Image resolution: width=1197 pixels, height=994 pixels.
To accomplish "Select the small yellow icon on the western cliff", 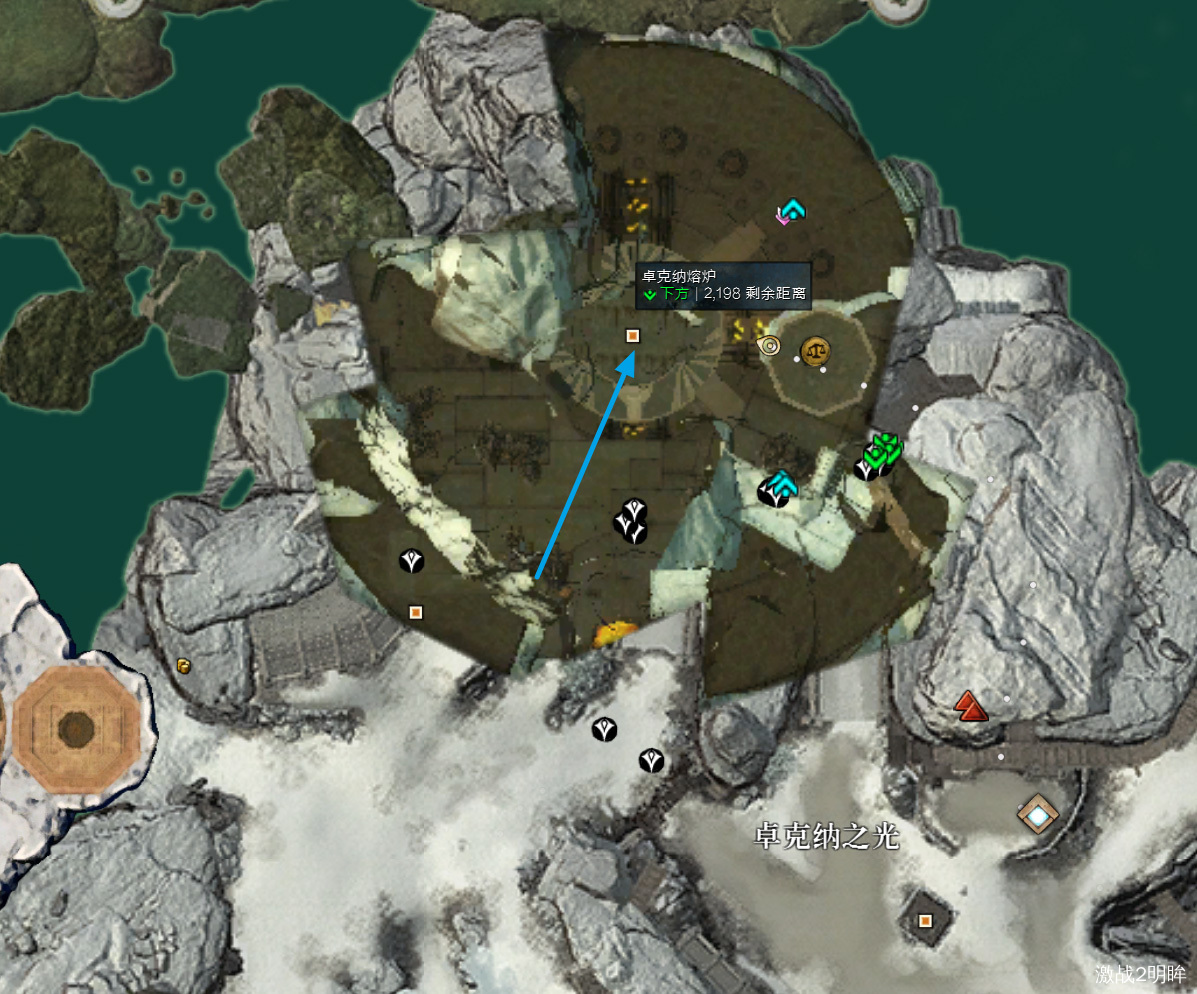I will coord(183,666).
